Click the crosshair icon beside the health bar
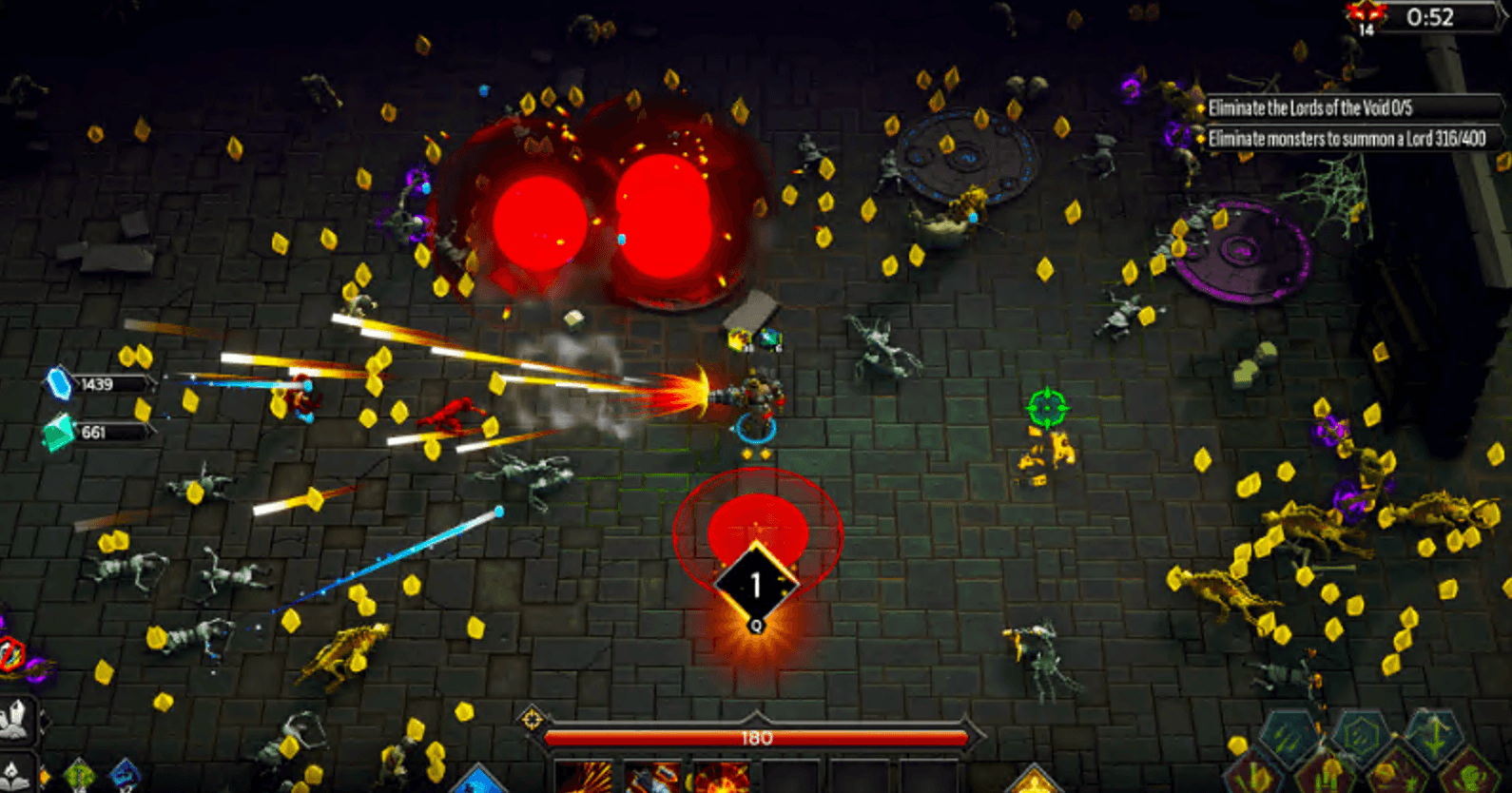 click(x=532, y=719)
